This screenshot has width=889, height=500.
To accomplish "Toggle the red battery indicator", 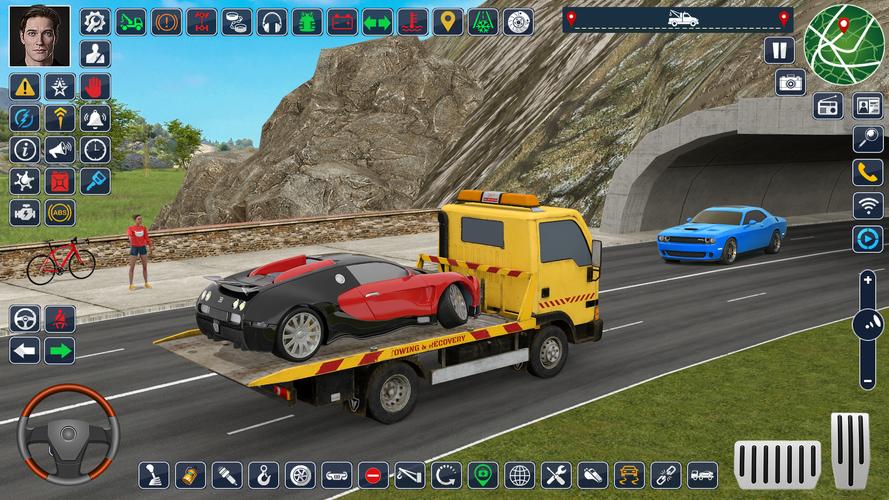I will [342, 21].
